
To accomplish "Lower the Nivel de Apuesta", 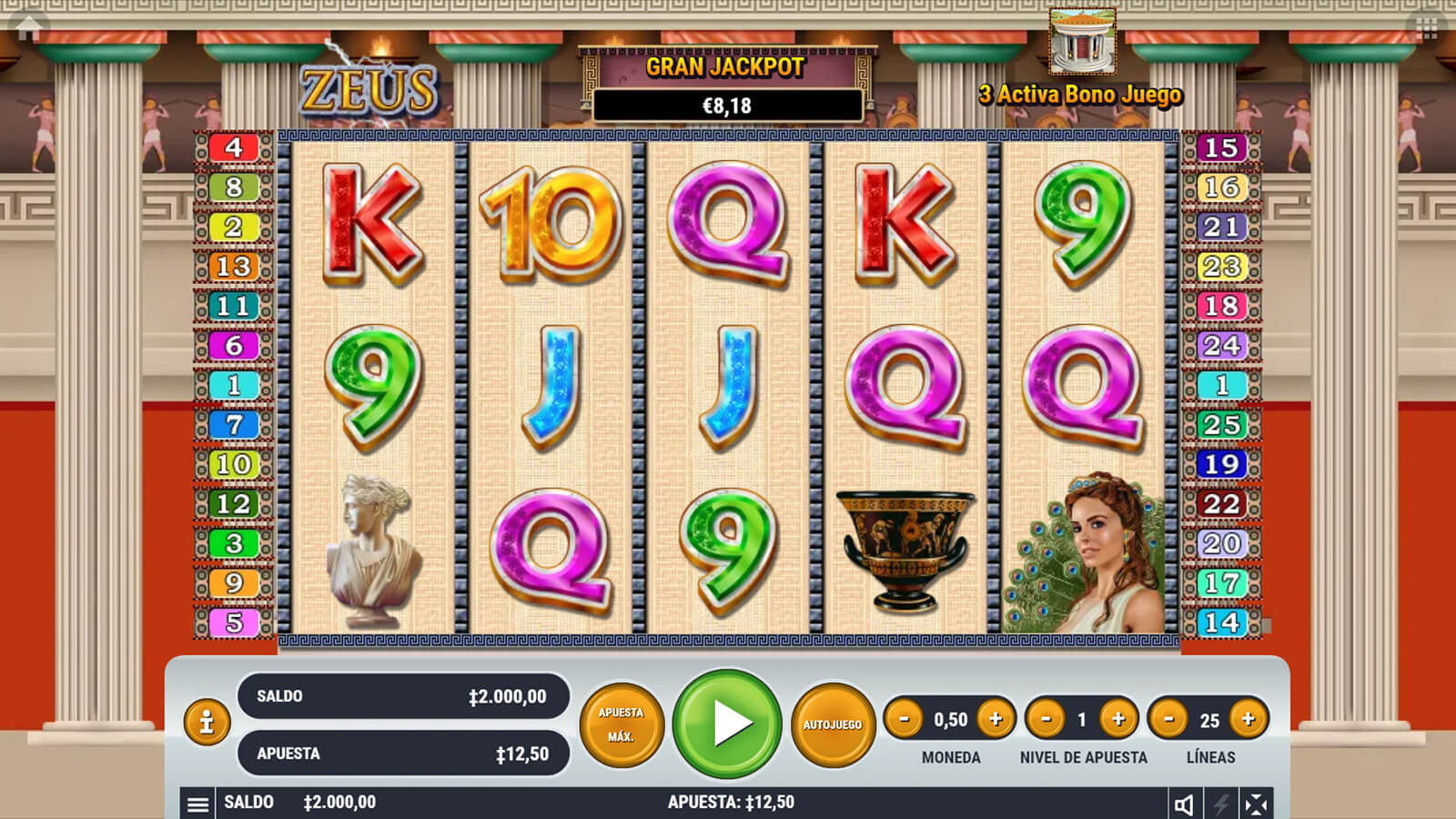I will (1046, 719).
